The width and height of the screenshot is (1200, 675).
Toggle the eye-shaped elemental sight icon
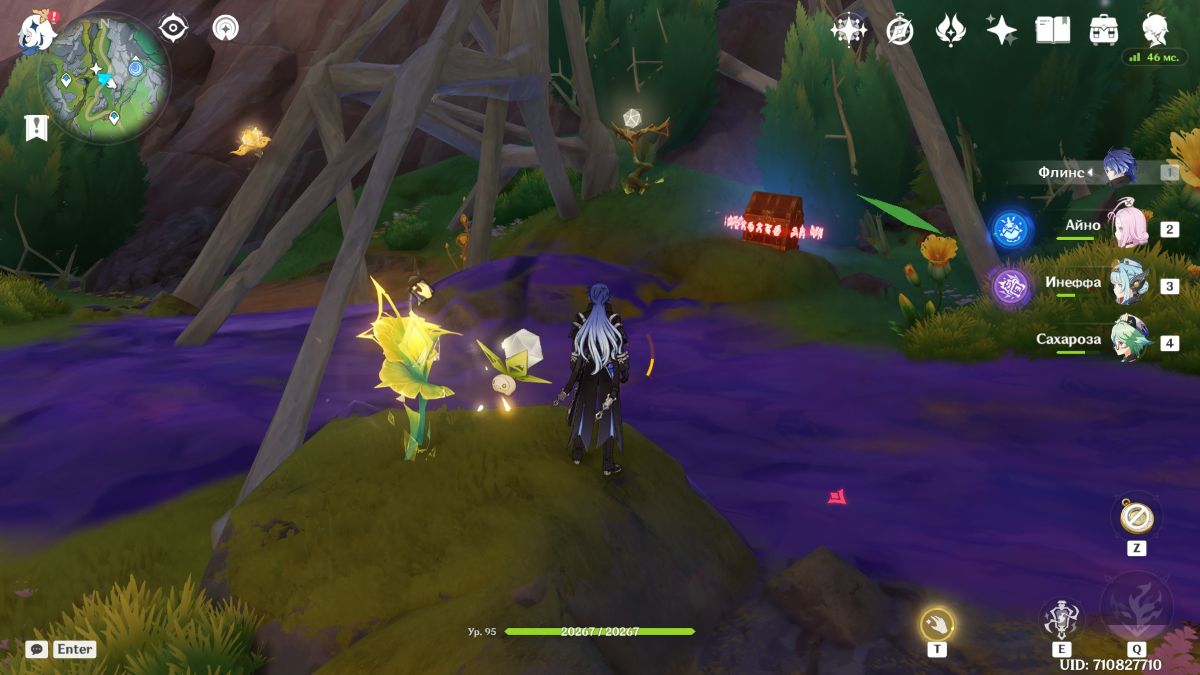174,28
